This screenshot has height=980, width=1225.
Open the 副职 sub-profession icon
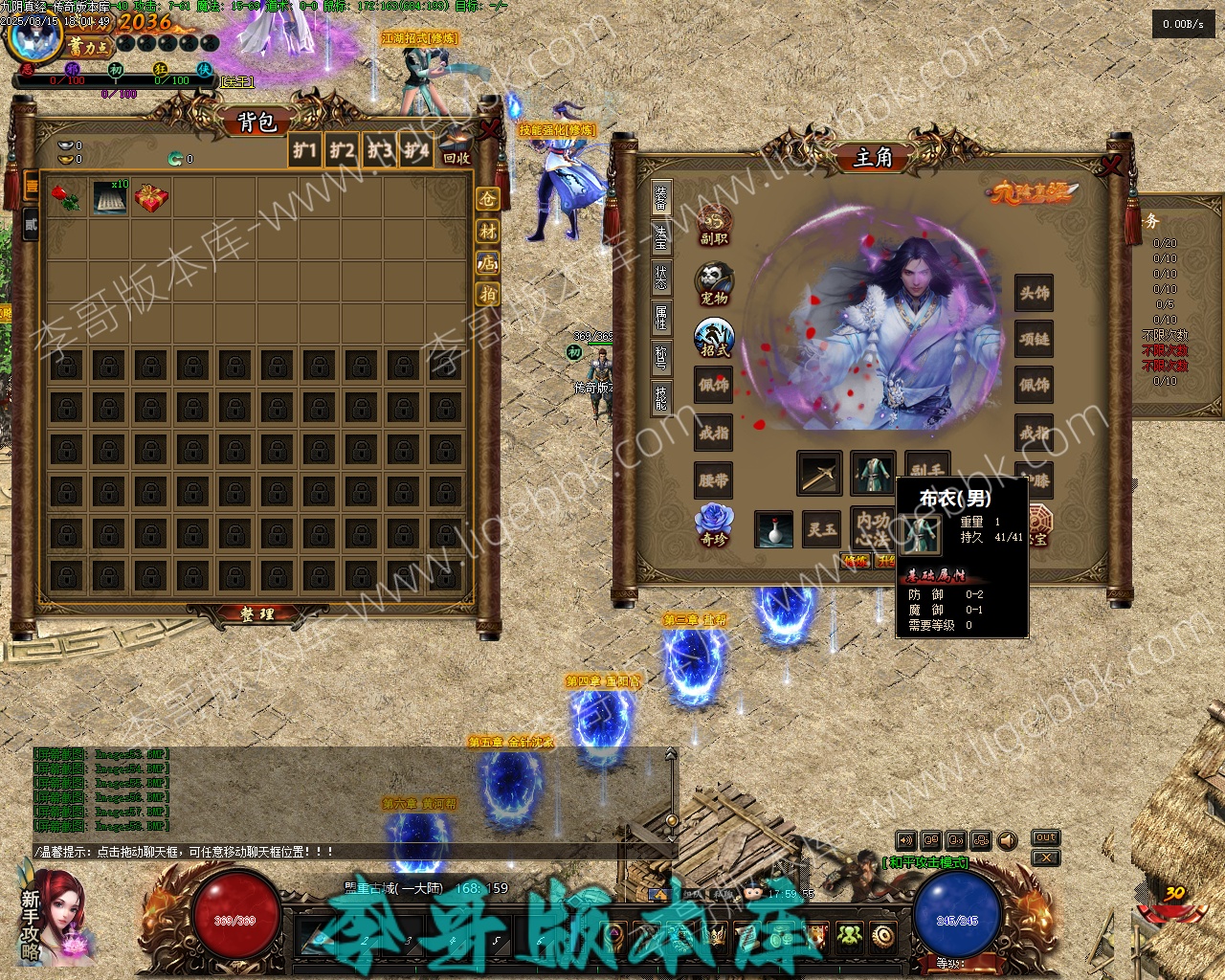[x=714, y=225]
